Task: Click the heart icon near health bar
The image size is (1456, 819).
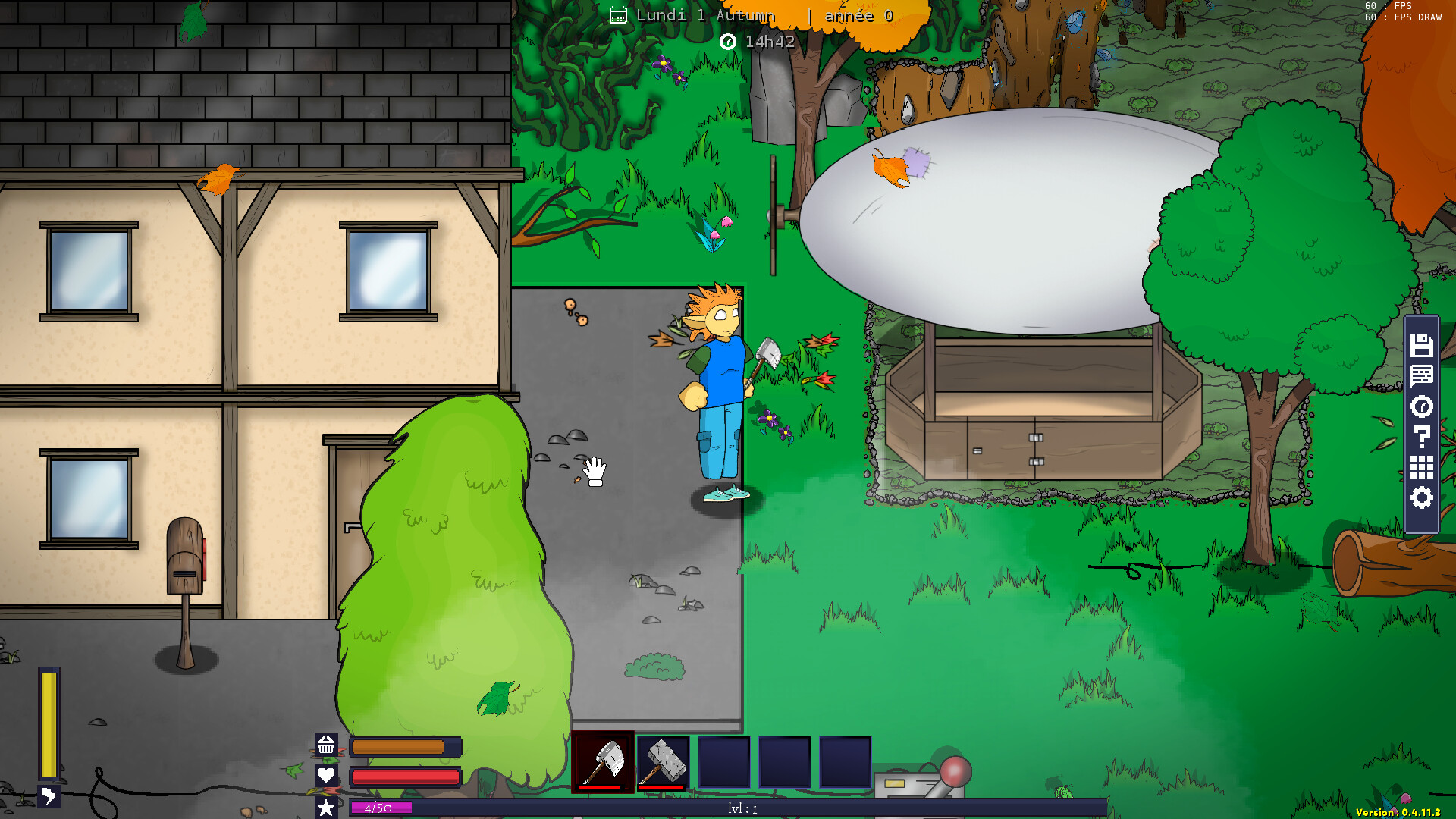Action: (x=327, y=775)
